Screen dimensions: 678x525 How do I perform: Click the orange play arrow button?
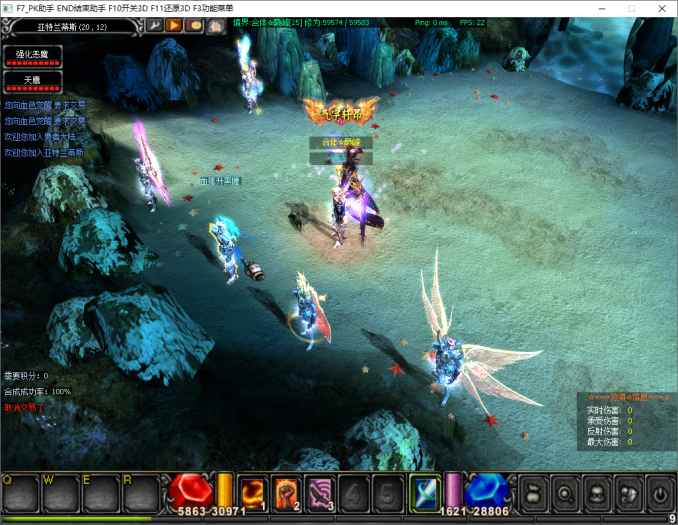coord(174,25)
